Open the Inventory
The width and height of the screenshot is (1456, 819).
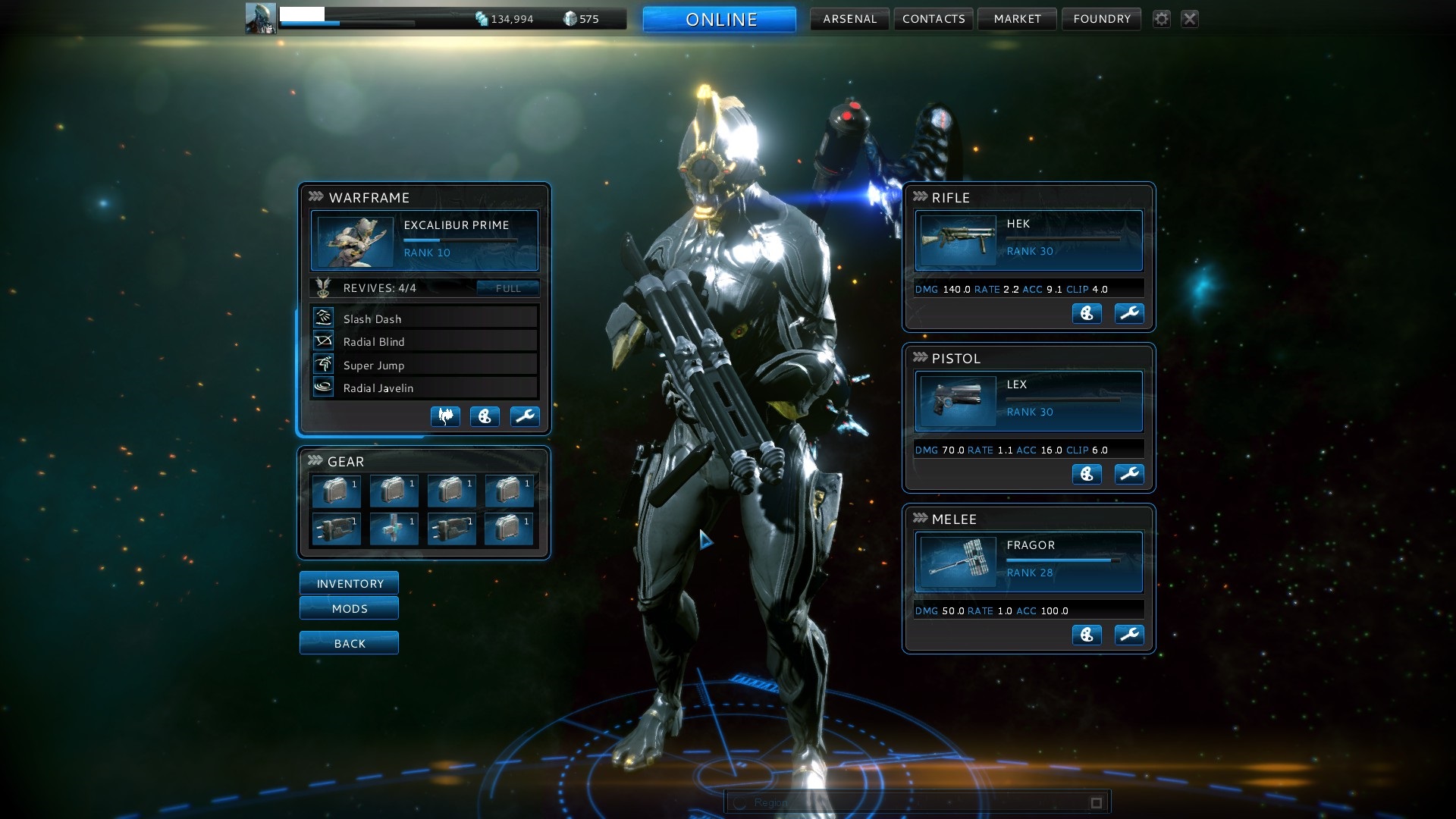click(349, 583)
